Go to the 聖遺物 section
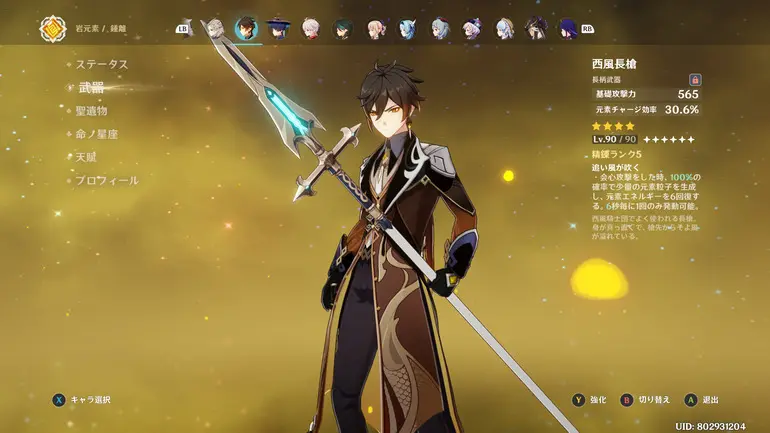Image resolution: width=770 pixels, height=433 pixels. [92, 111]
